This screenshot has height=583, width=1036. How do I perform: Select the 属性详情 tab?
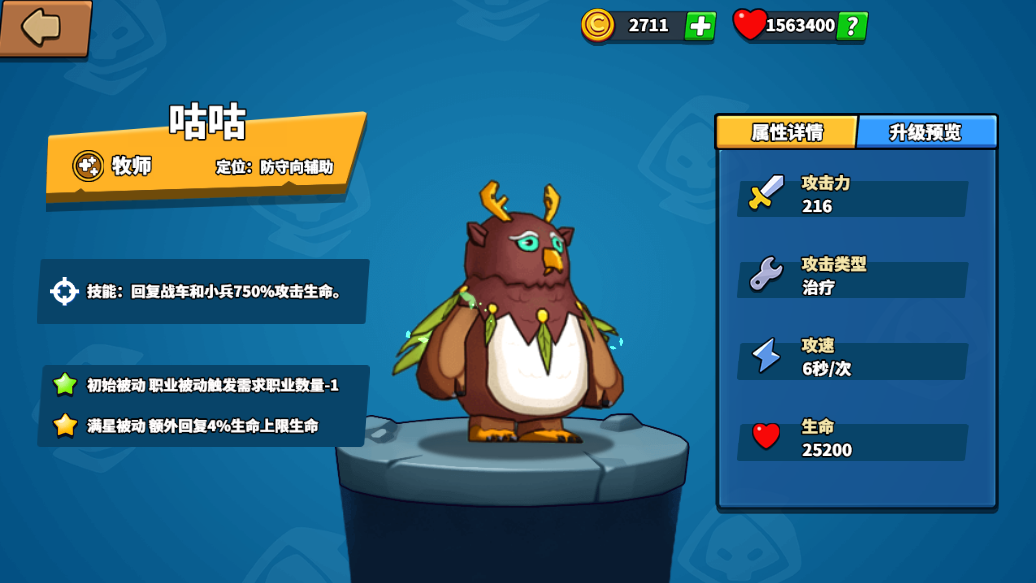[787, 132]
